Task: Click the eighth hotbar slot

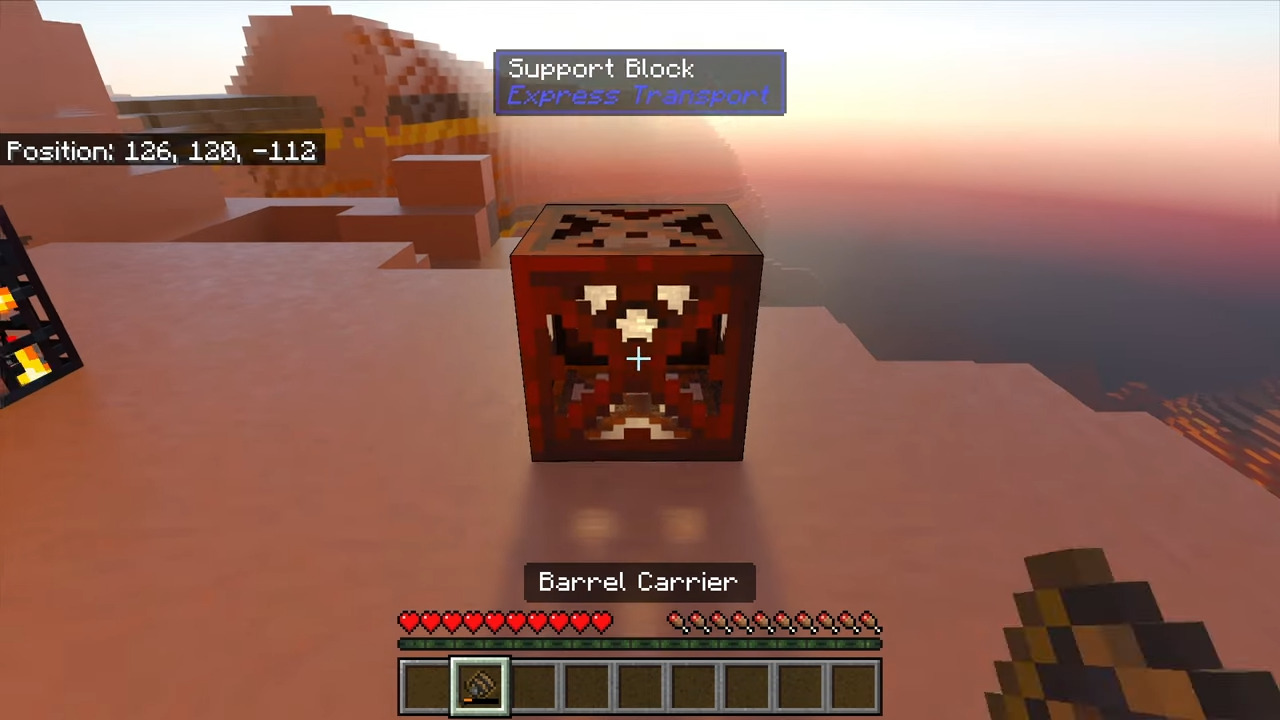Action: 801,683
